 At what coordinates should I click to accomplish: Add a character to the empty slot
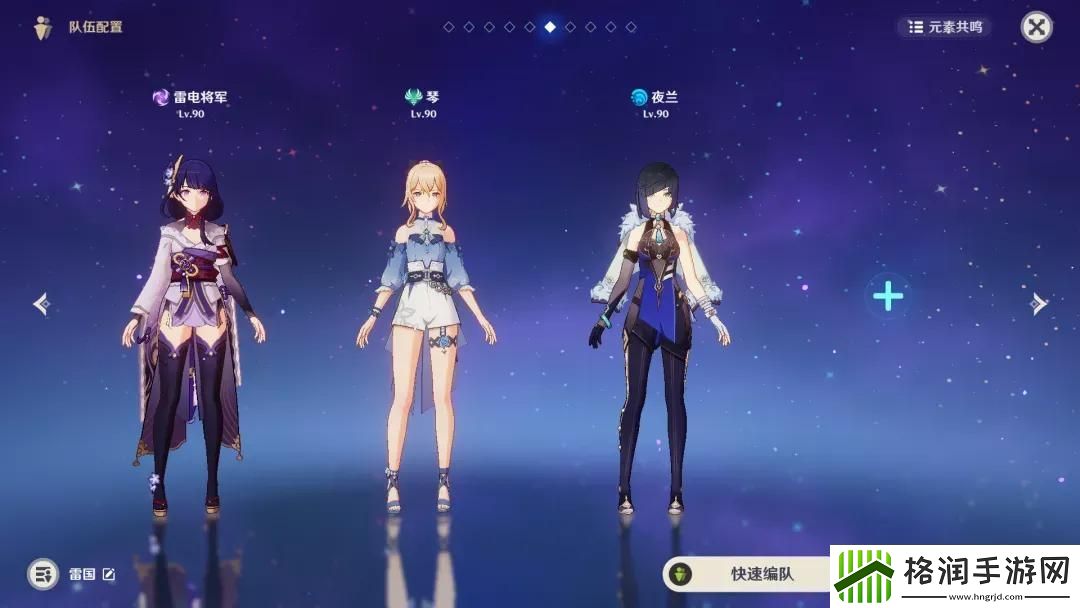click(888, 295)
